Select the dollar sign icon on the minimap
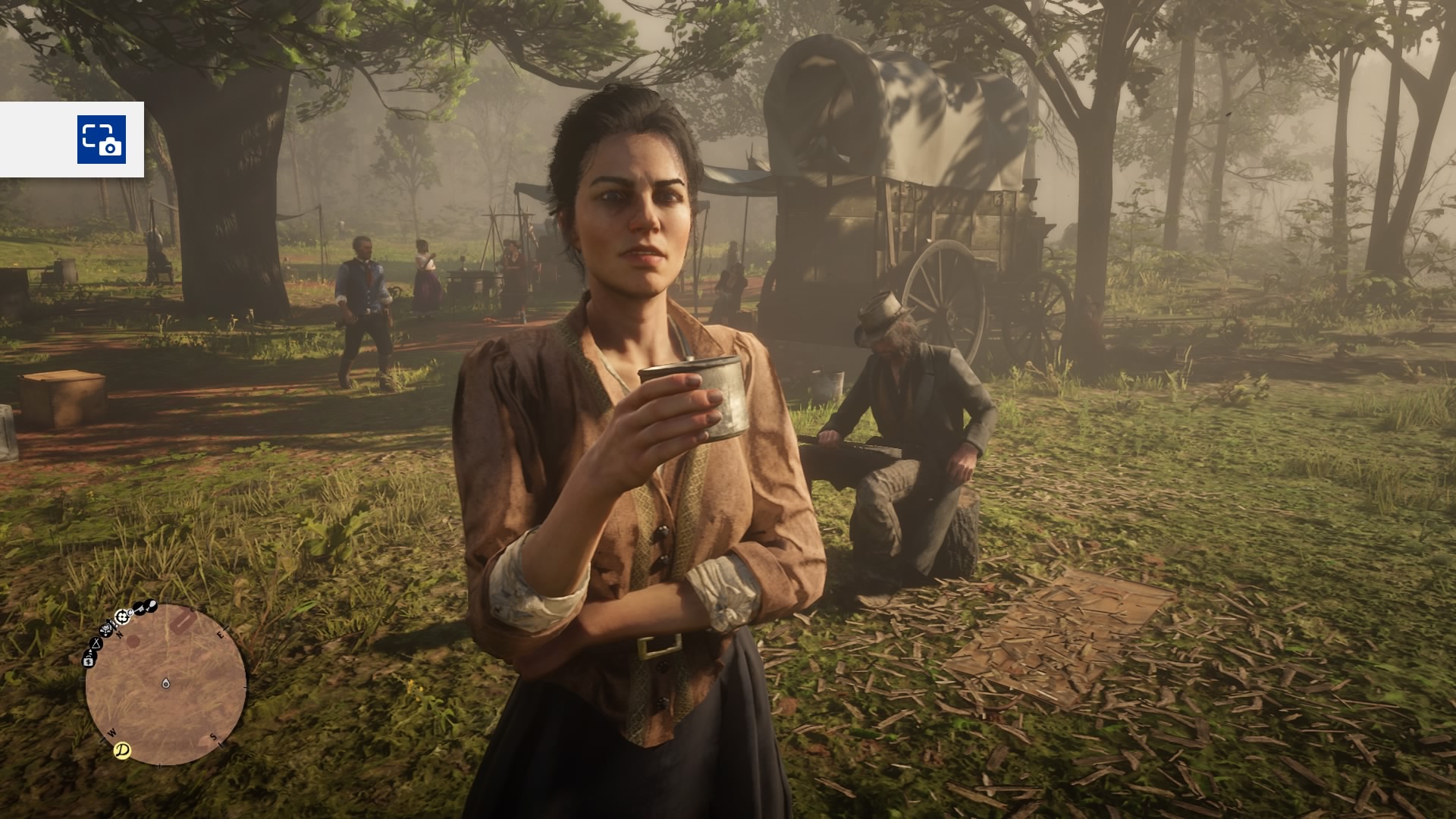 coord(88,661)
